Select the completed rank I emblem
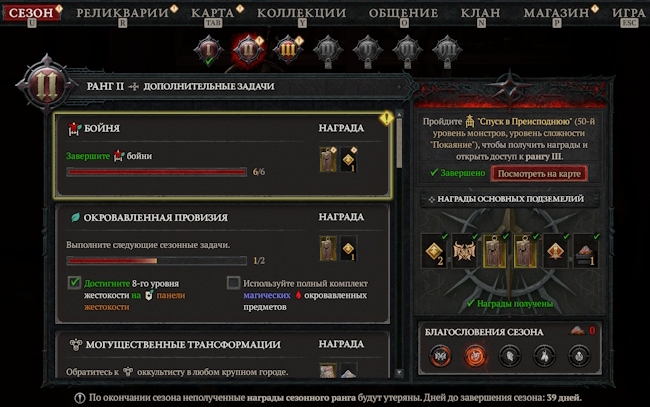650x407 pixels. 209,48
